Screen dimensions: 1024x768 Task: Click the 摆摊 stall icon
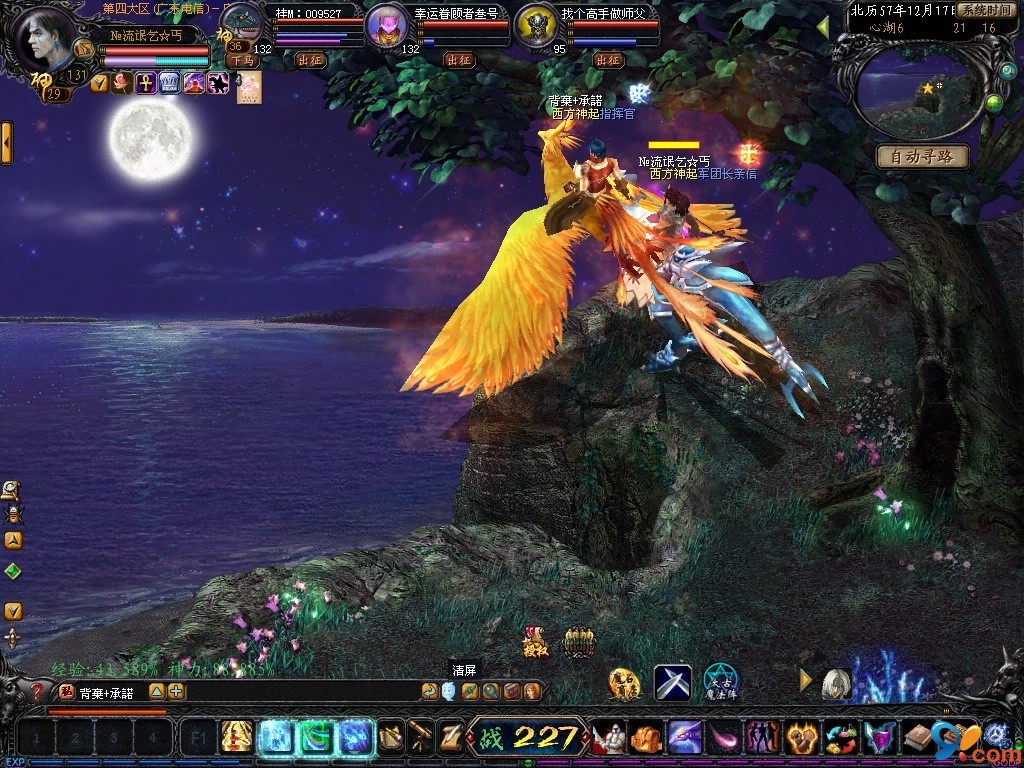[x=535, y=641]
